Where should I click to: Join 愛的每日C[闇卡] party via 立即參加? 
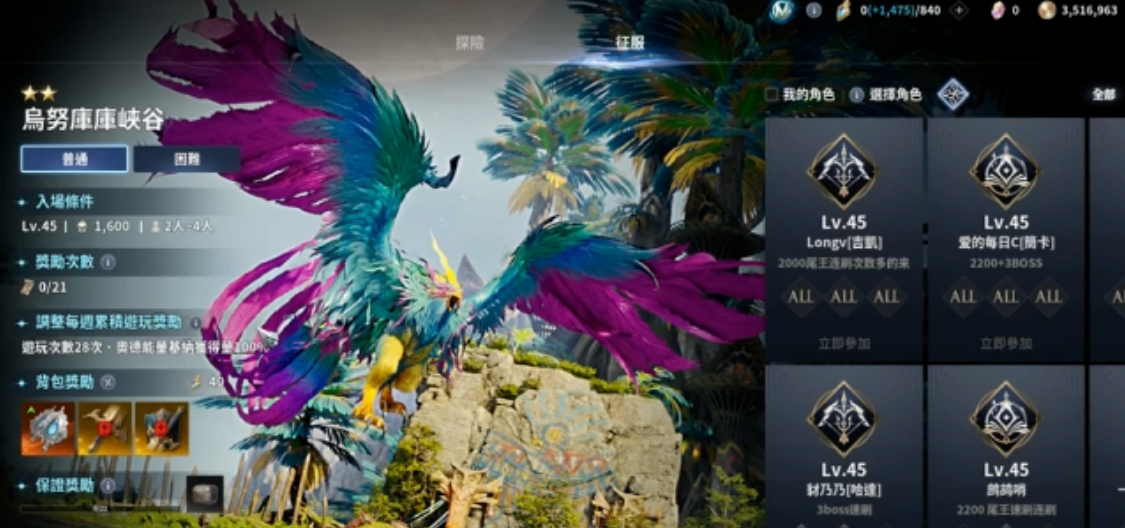pyautogui.click(x=1005, y=343)
